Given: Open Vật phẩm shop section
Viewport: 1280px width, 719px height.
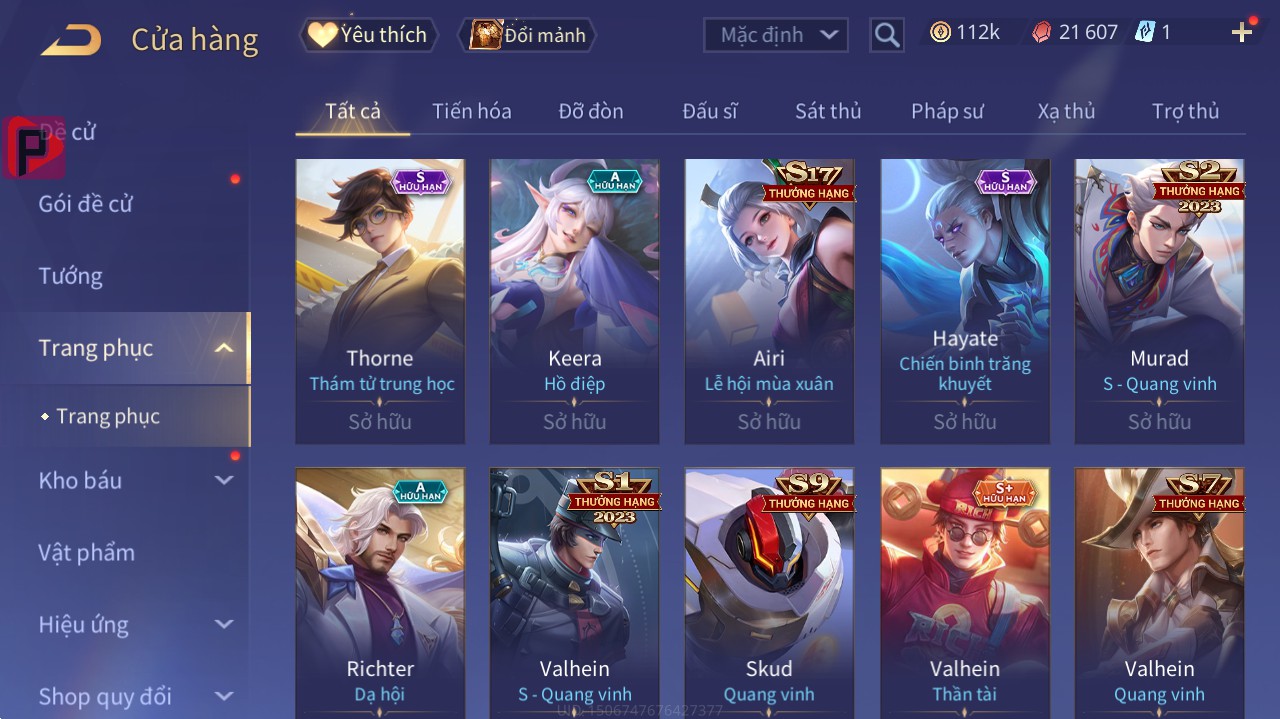Looking at the screenshot, I should click(x=87, y=553).
